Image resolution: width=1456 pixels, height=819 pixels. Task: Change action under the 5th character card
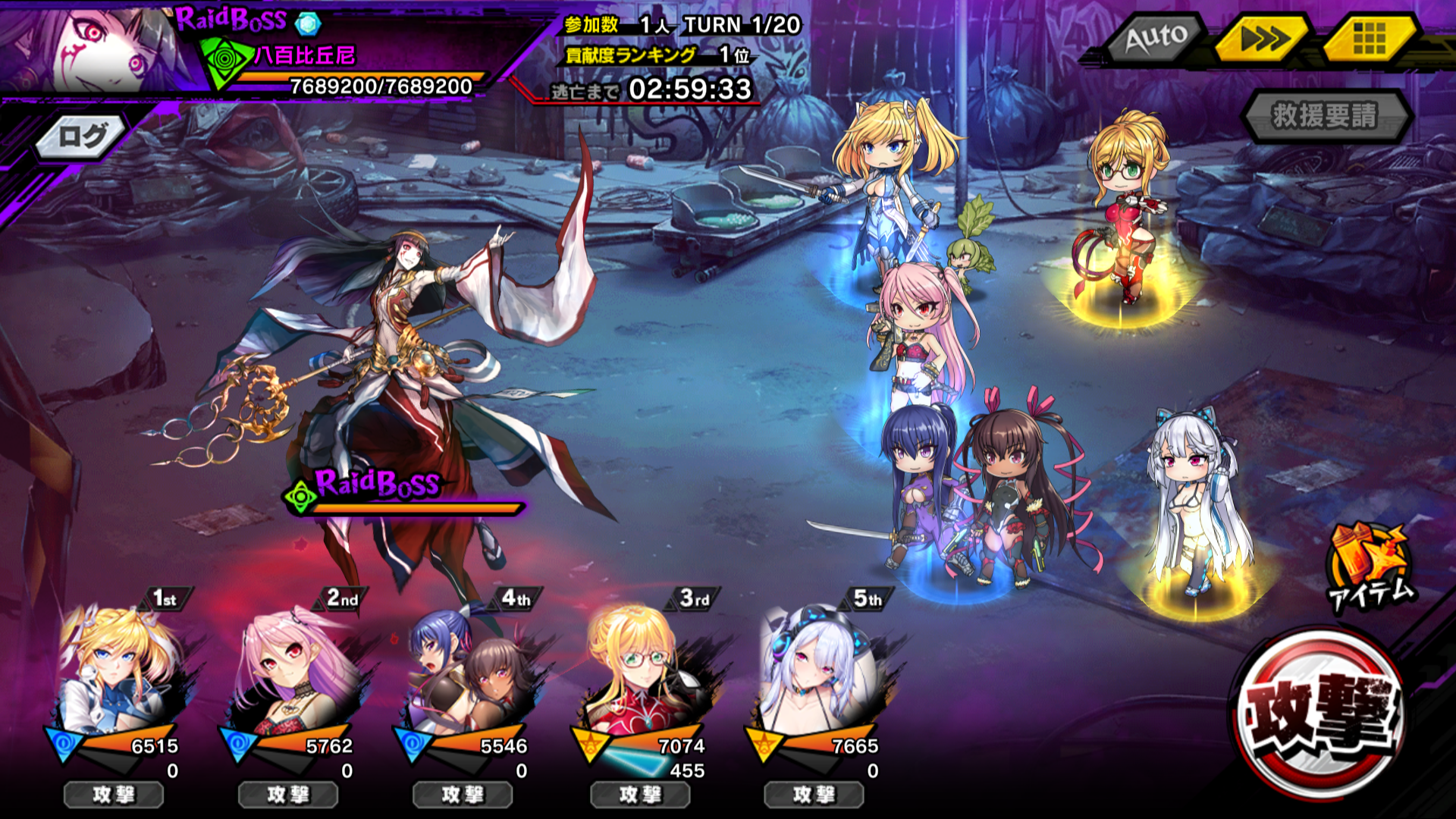(x=814, y=795)
